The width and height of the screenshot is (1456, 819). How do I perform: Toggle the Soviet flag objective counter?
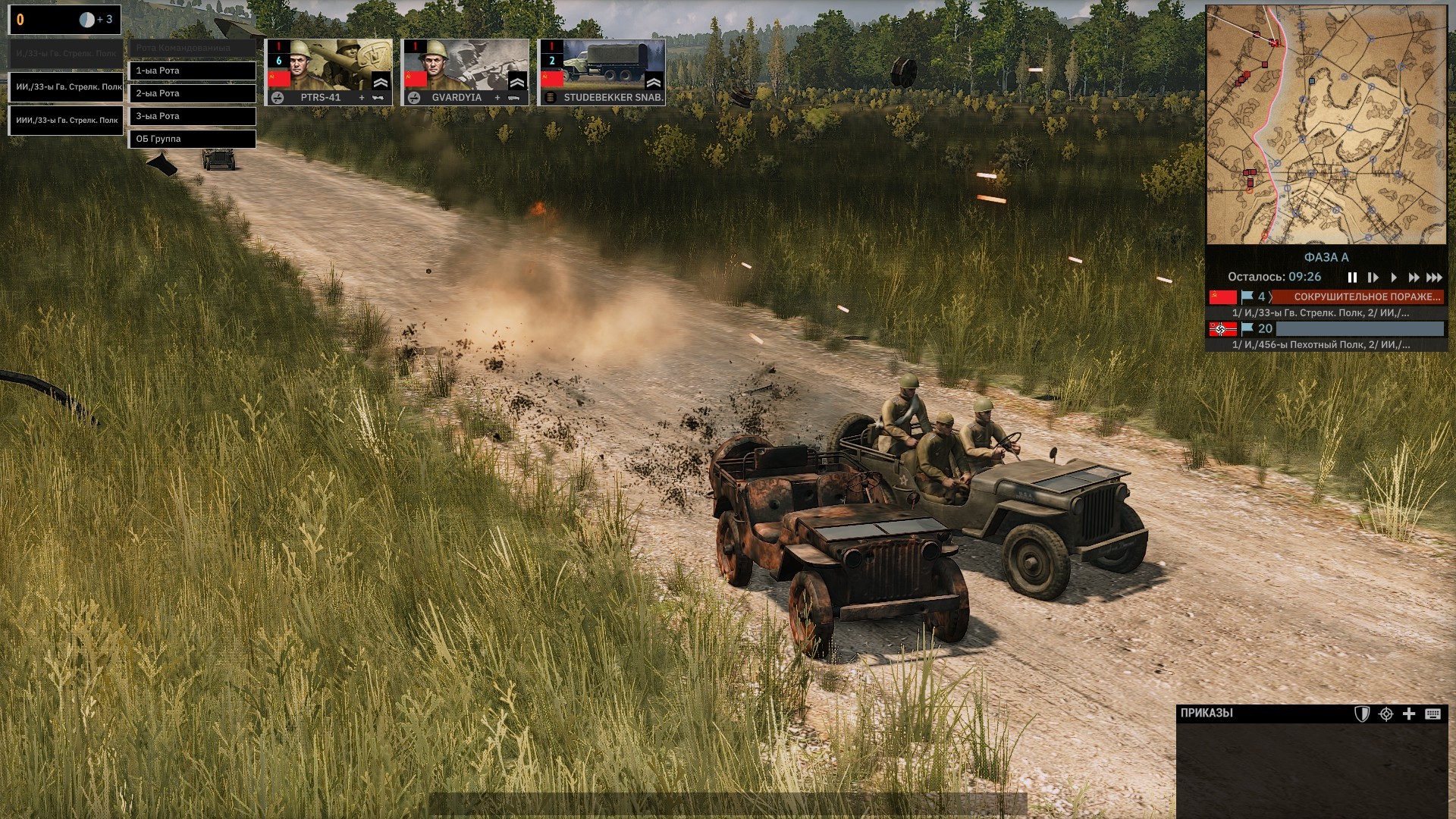[1247, 297]
